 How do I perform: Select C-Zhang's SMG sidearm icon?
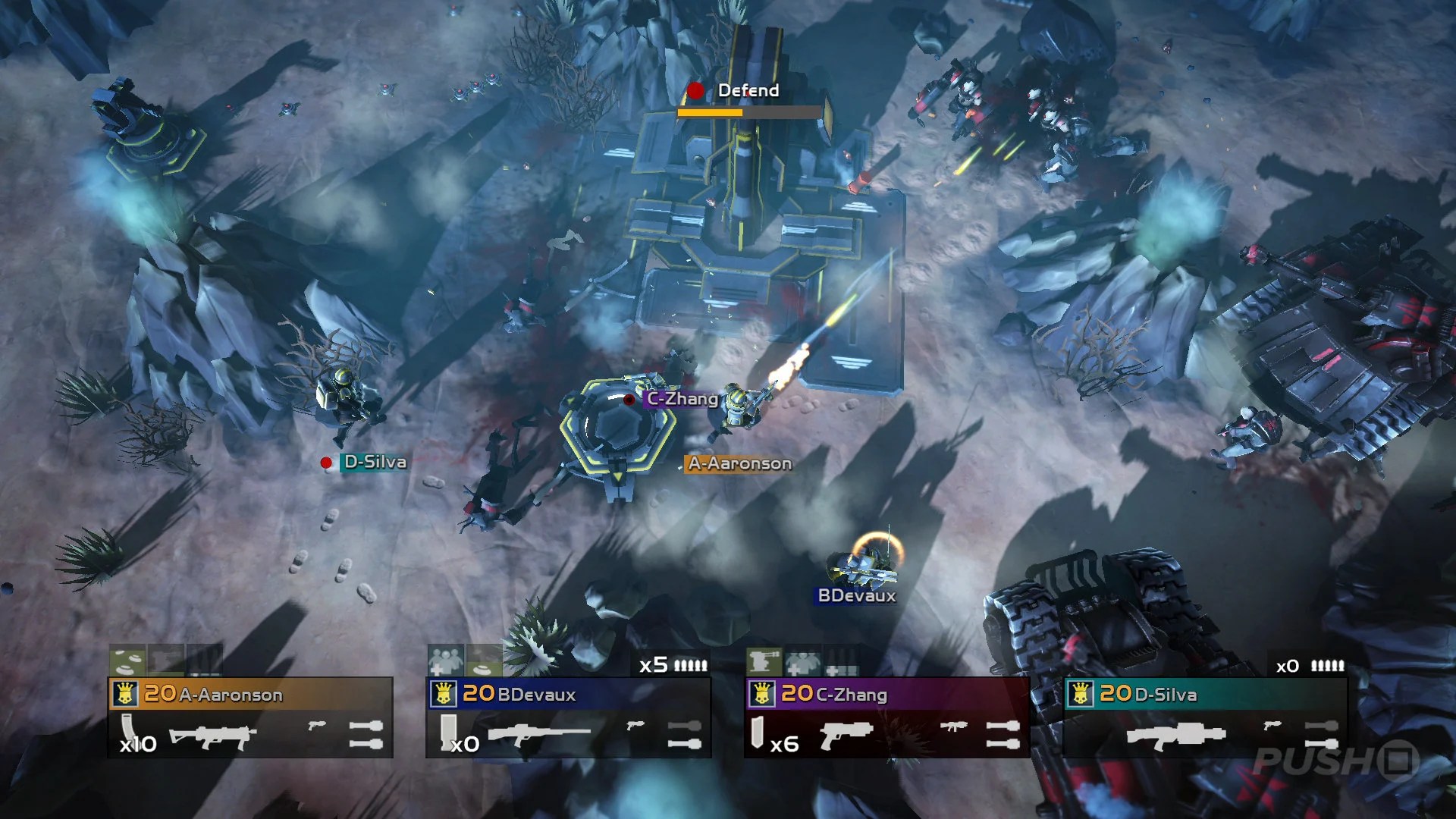pyautogui.click(x=955, y=726)
